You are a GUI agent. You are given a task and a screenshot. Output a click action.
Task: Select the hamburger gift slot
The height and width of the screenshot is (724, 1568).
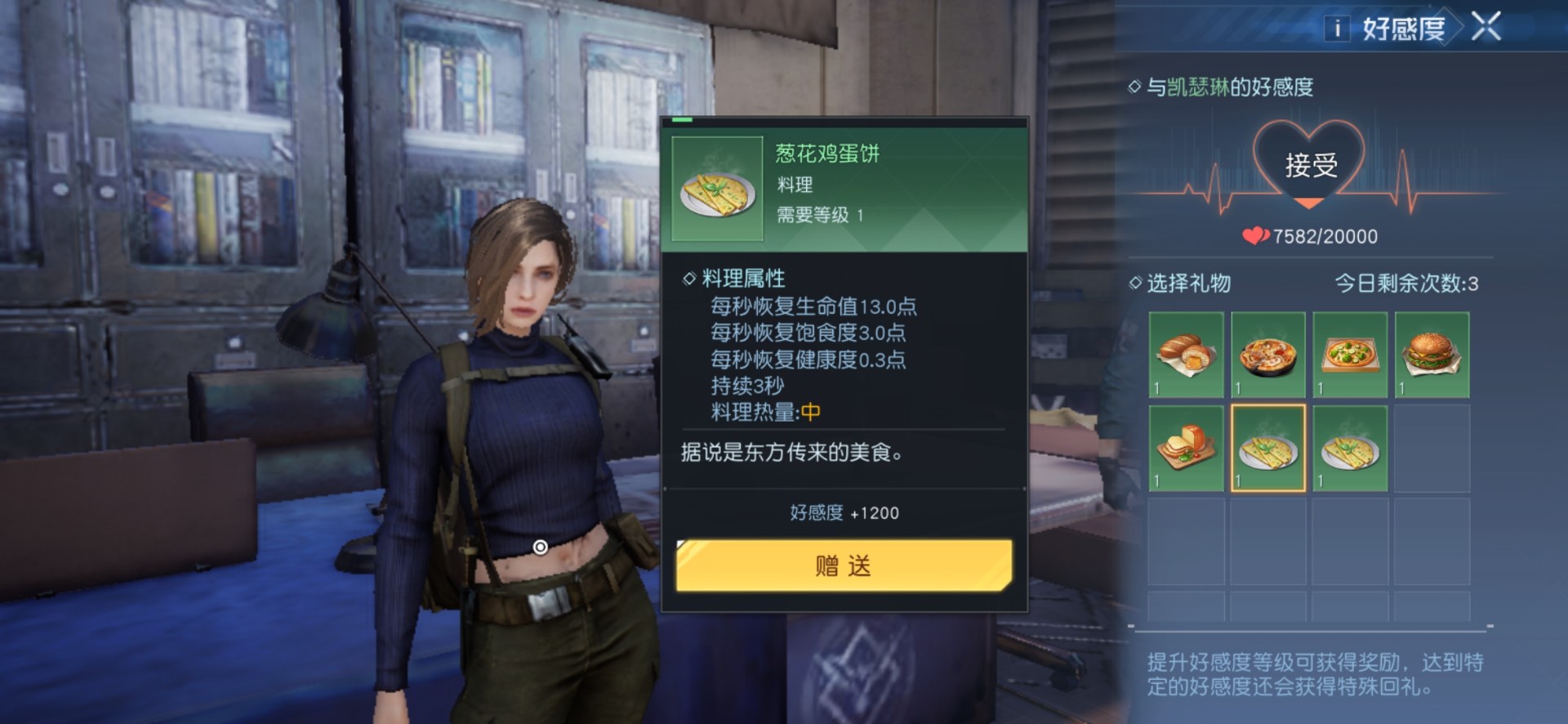click(1432, 355)
